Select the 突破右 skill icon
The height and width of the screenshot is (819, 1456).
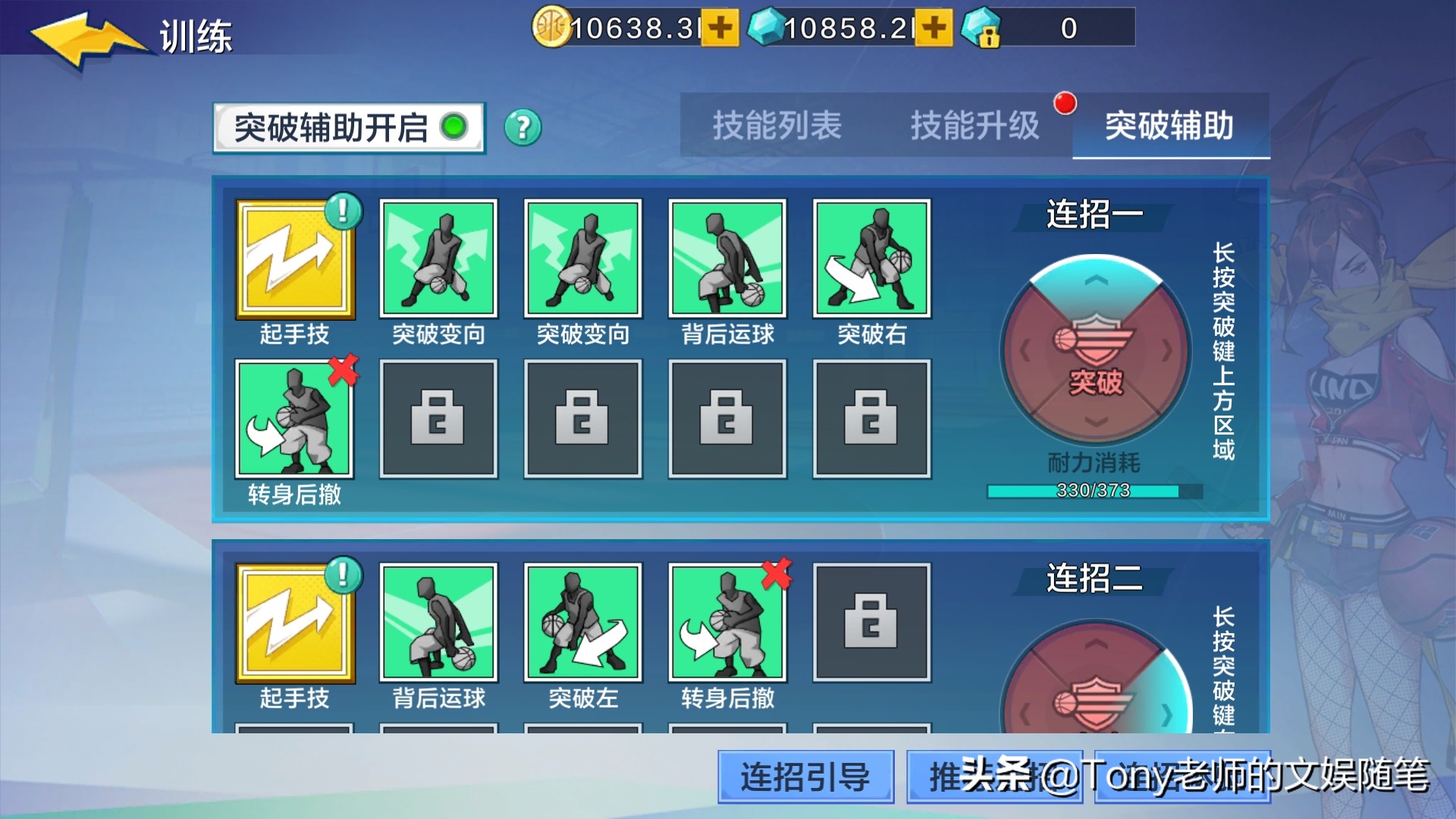pyautogui.click(x=871, y=258)
